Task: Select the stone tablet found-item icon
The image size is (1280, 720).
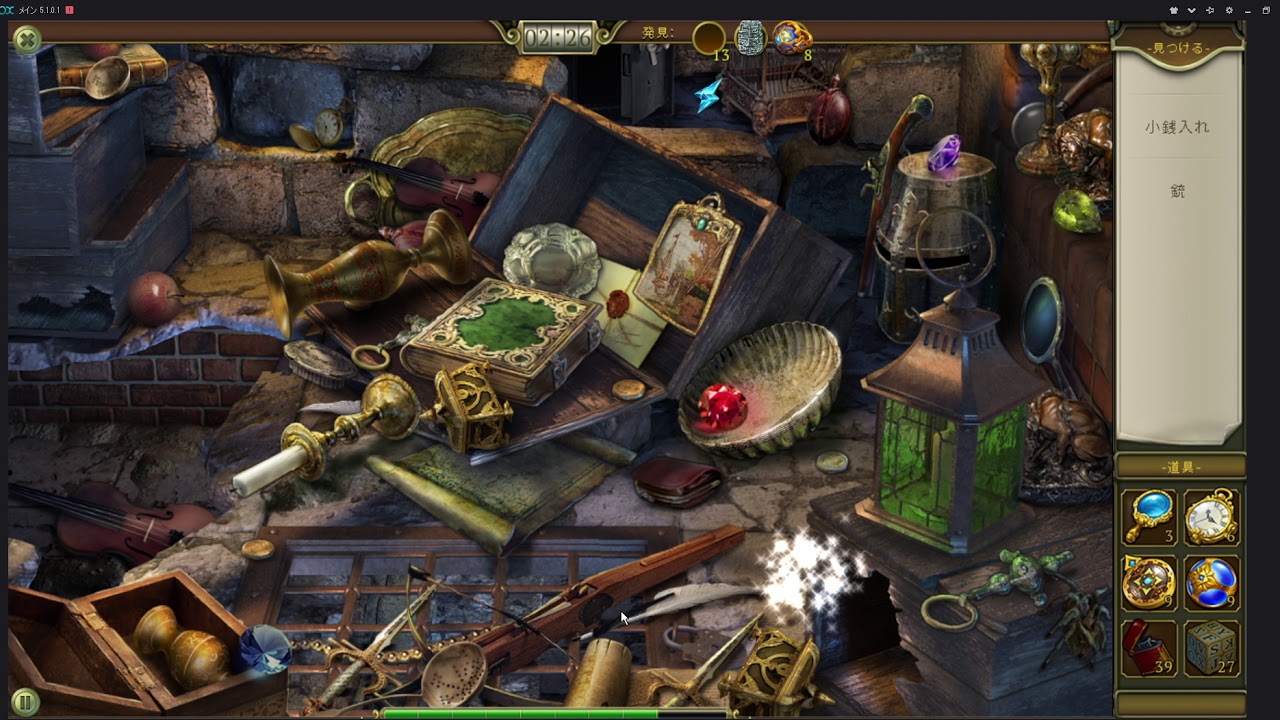Action: (x=750, y=38)
